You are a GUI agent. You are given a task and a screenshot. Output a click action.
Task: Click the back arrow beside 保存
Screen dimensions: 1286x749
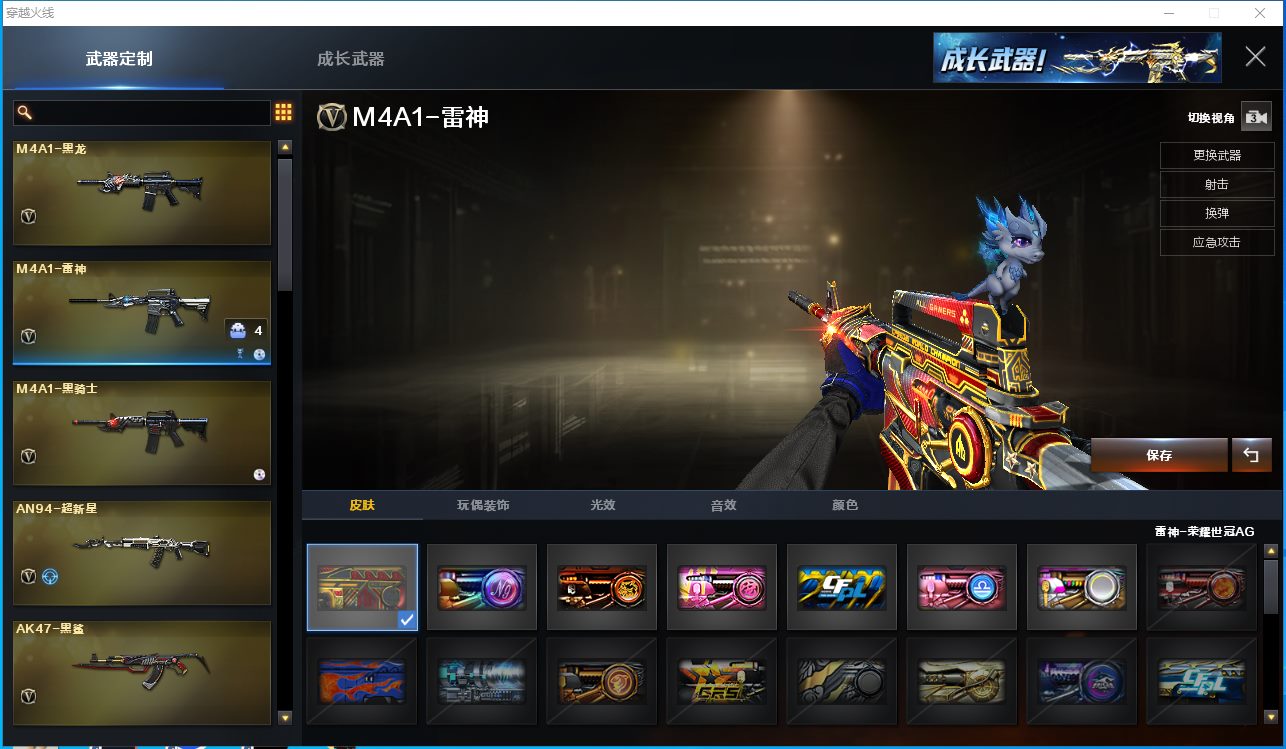coord(1251,455)
